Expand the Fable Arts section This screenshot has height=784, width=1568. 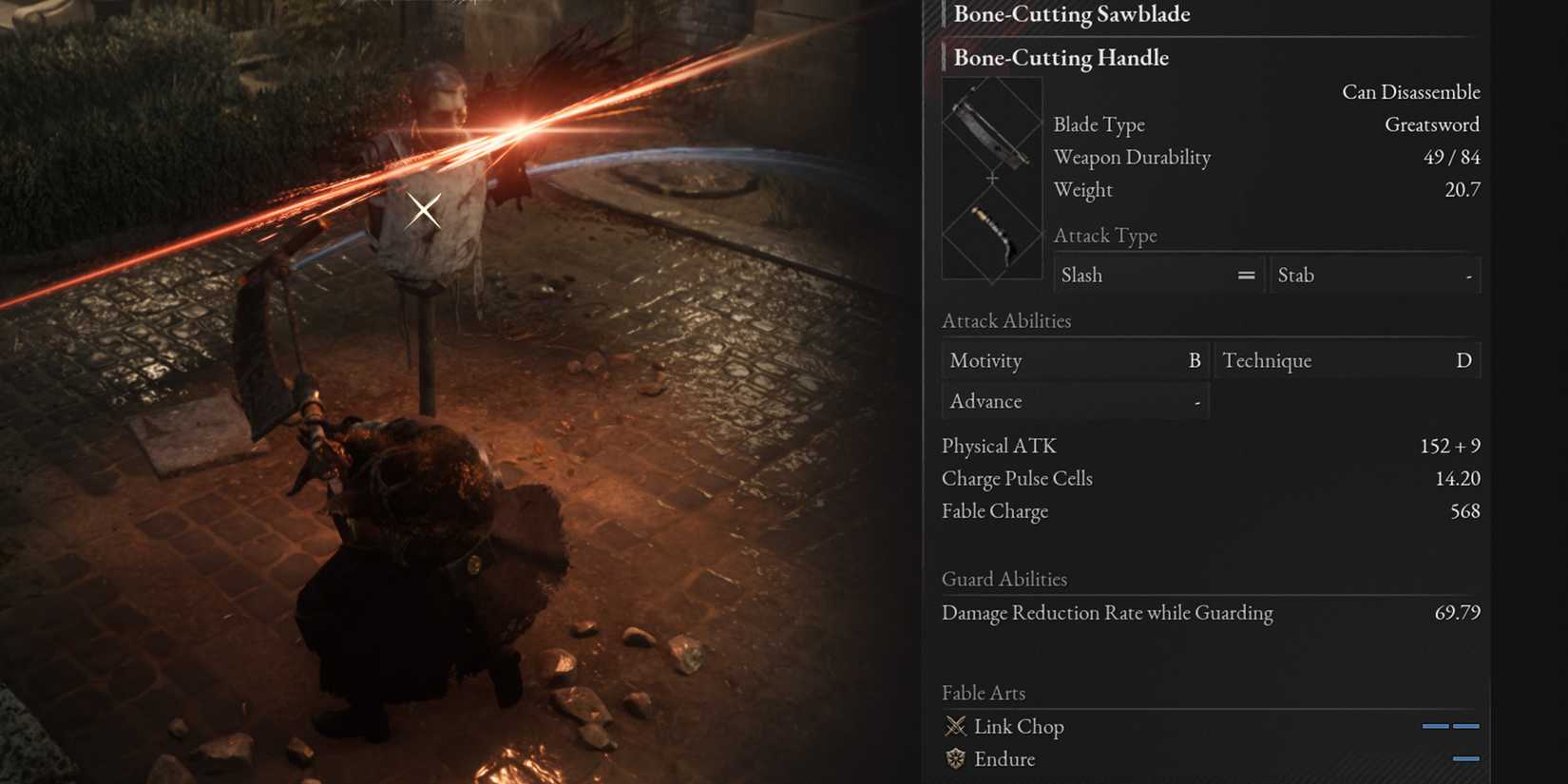pyautogui.click(x=984, y=693)
